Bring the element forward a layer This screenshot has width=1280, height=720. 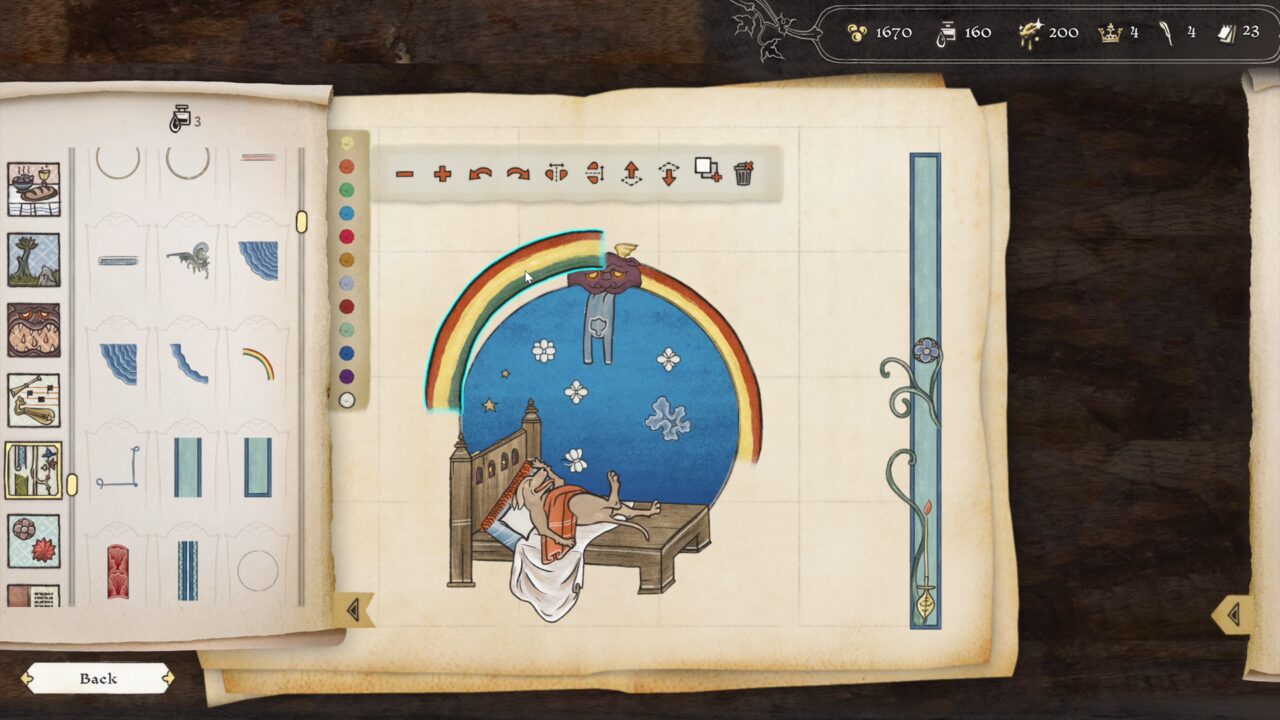[632, 172]
